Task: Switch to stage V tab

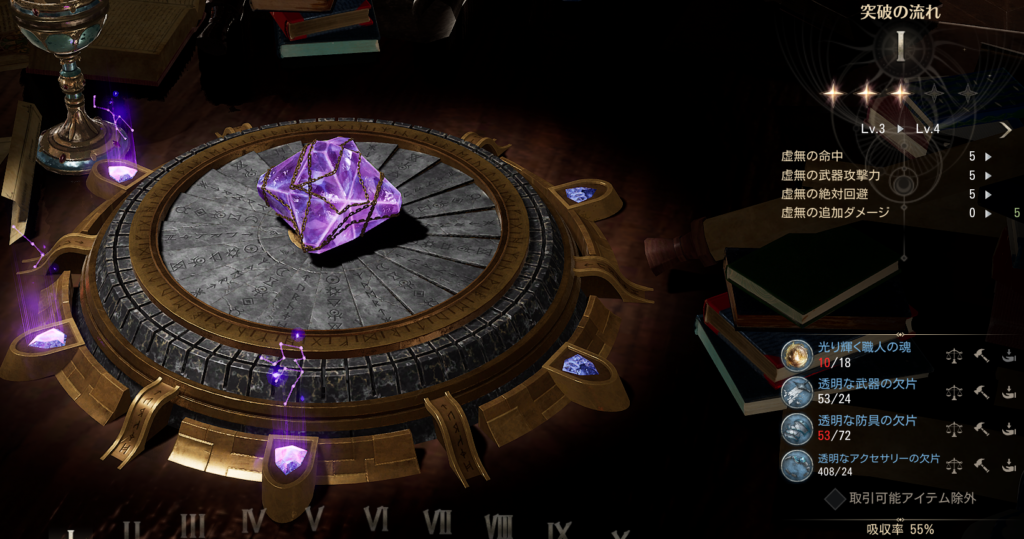Action: pyautogui.click(x=315, y=521)
